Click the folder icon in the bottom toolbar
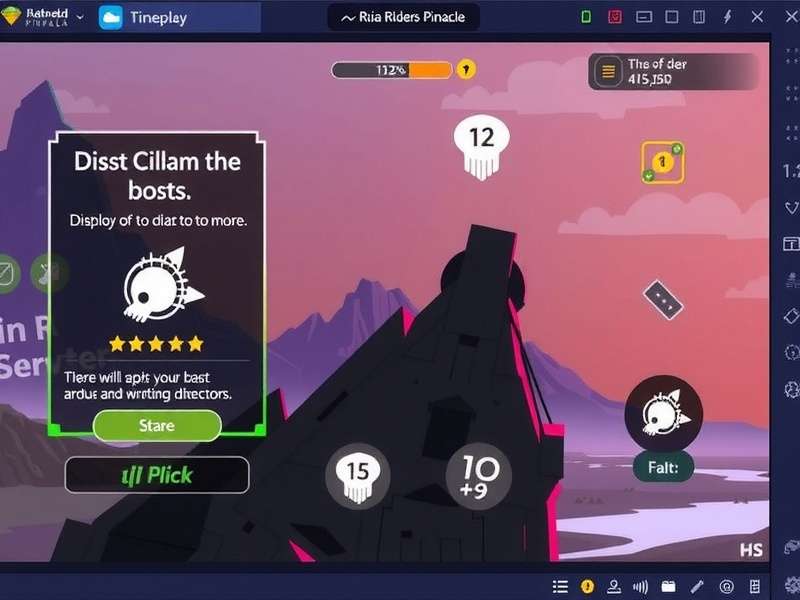Screen dimensions: 800x600 pyautogui.click(x=667, y=587)
